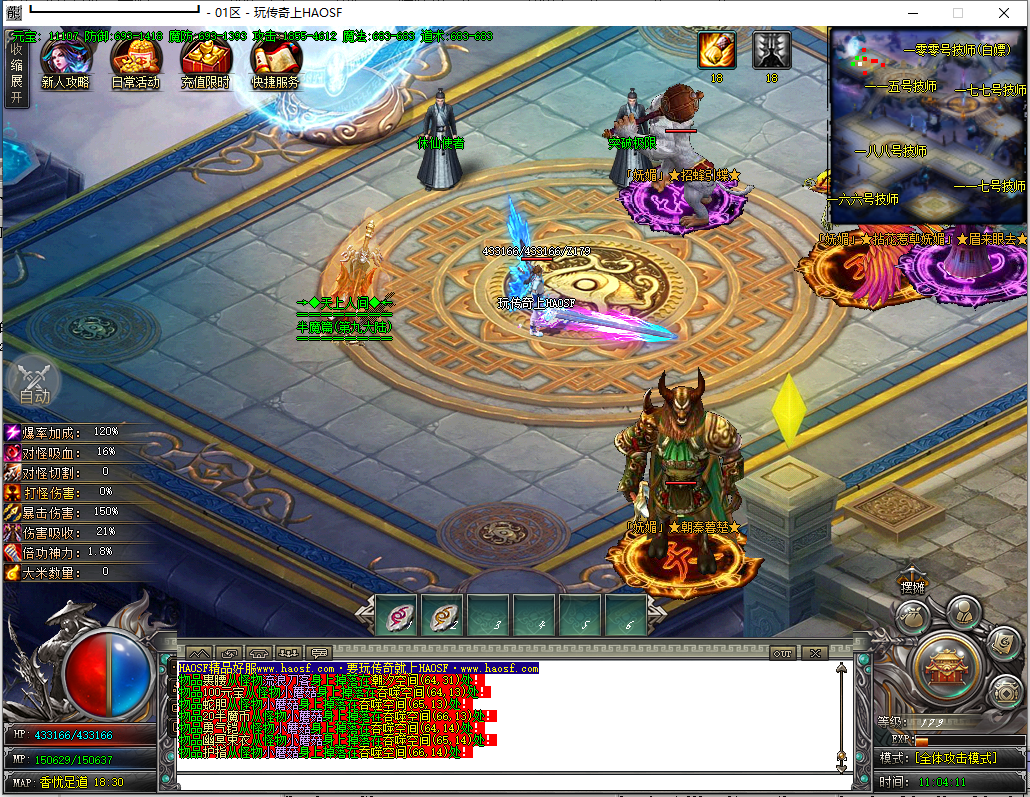1030x797 pixels.
Task: Click the OUT button above chat
Action: click(782, 653)
